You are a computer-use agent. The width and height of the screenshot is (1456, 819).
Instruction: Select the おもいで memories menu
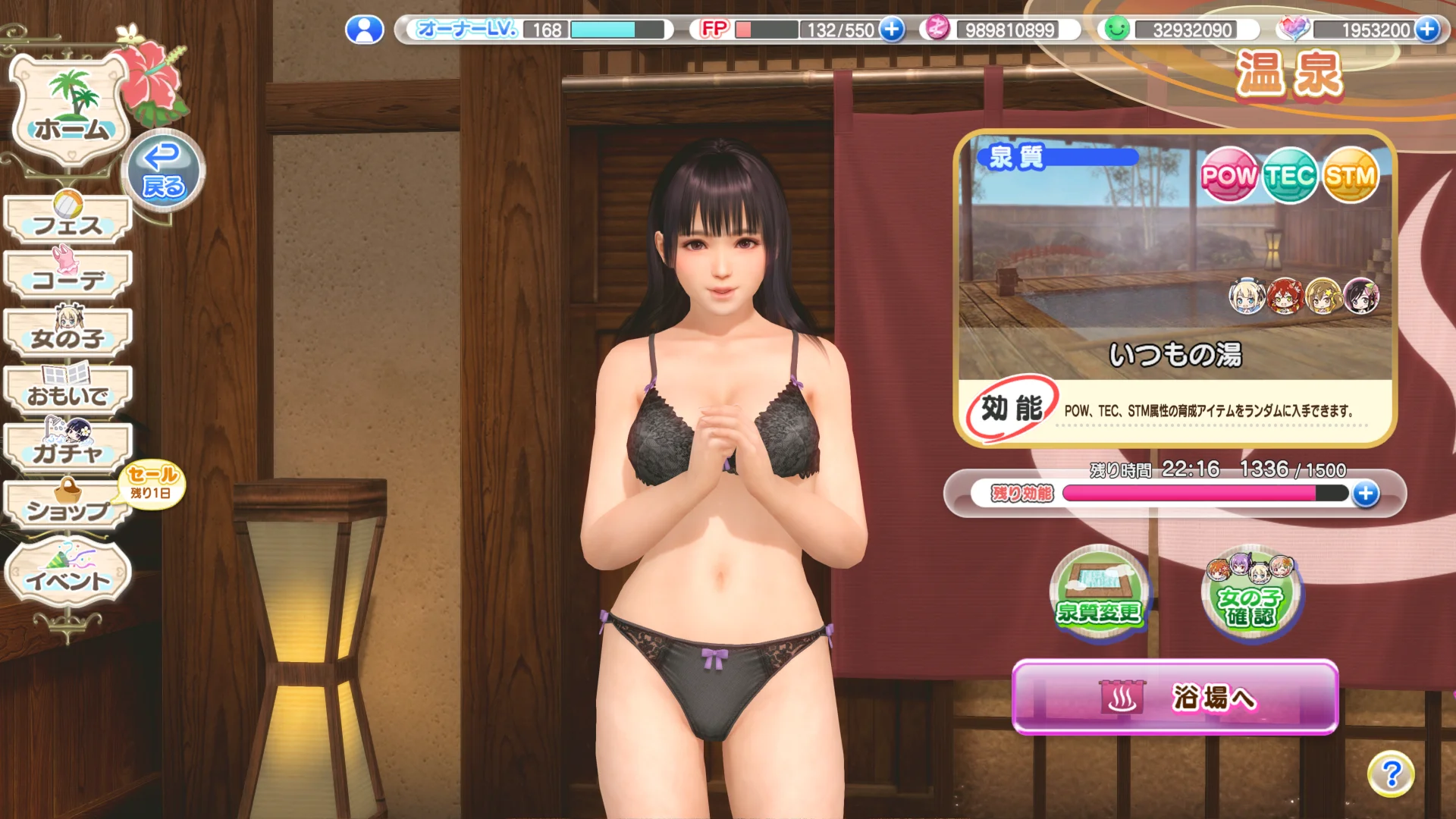coord(68,391)
